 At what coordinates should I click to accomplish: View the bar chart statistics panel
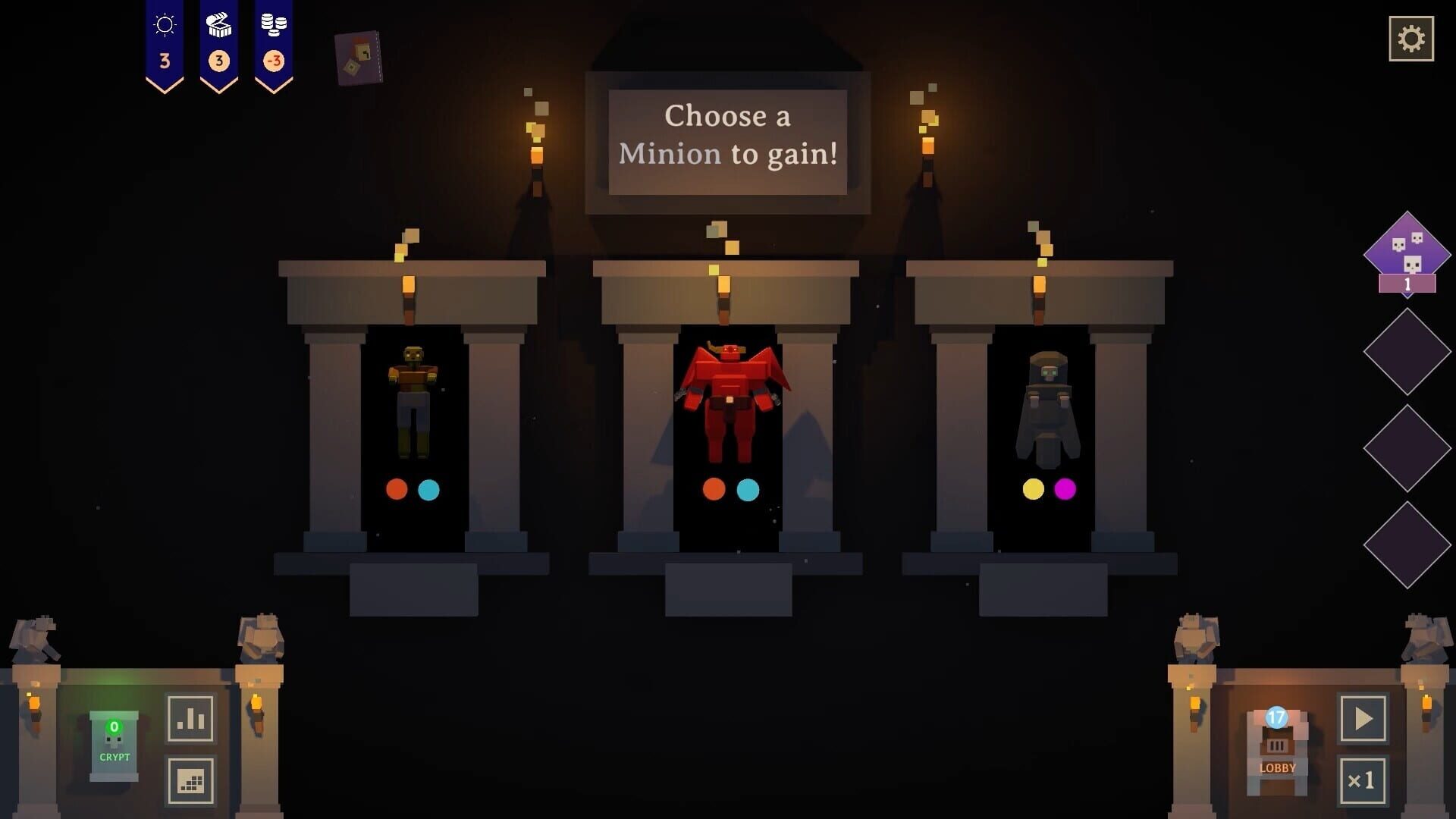coord(190,719)
